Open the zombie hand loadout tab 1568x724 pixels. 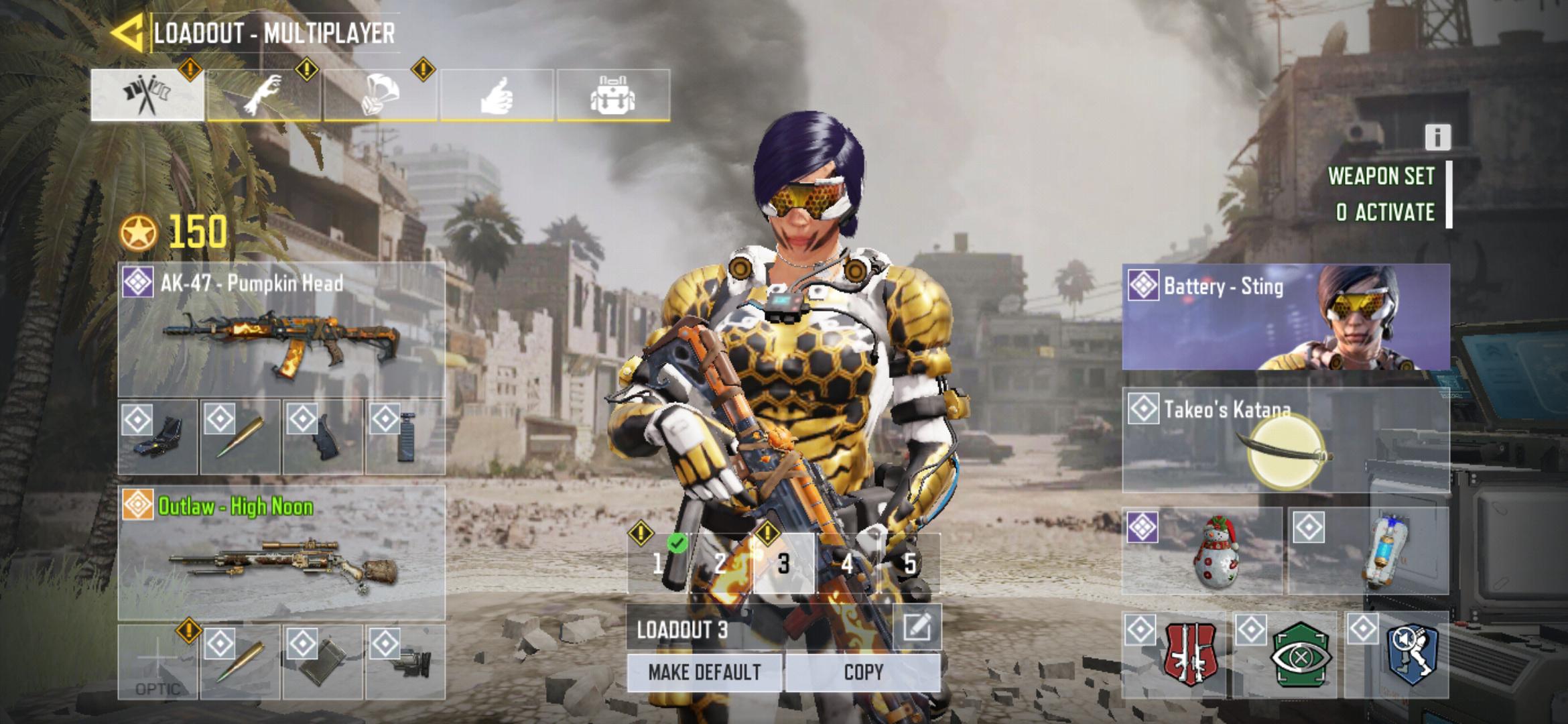point(264,95)
